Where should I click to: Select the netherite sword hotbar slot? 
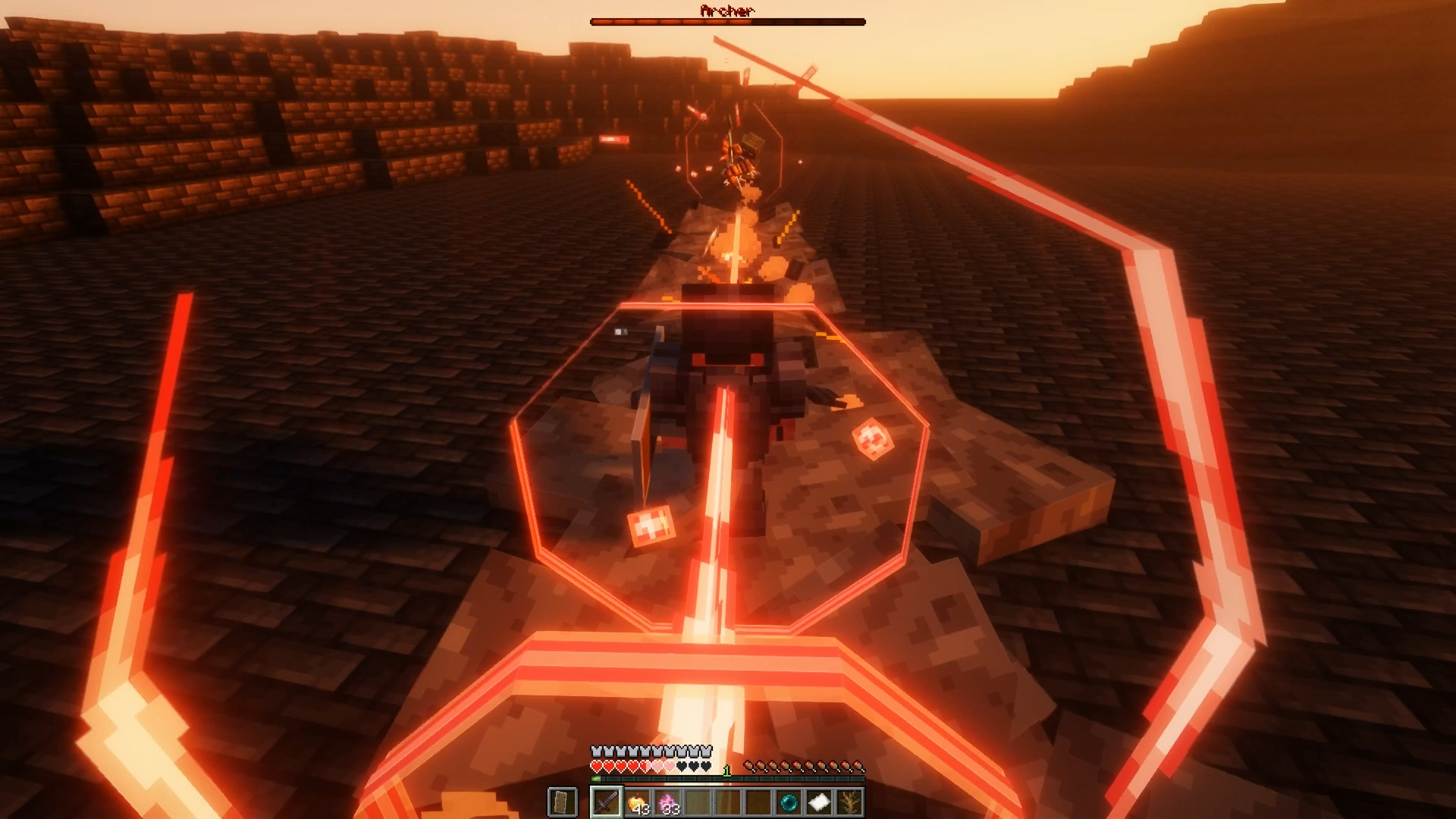[607, 802]
